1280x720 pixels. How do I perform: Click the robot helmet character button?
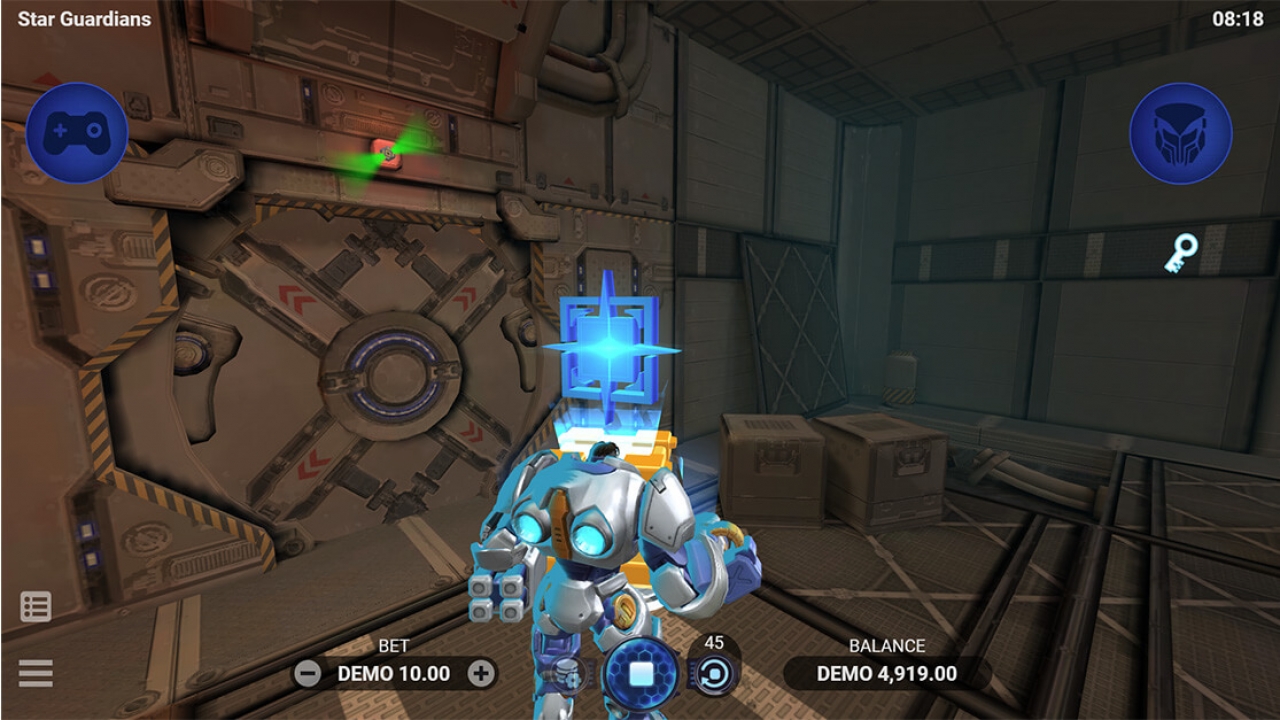point(1180,133)
